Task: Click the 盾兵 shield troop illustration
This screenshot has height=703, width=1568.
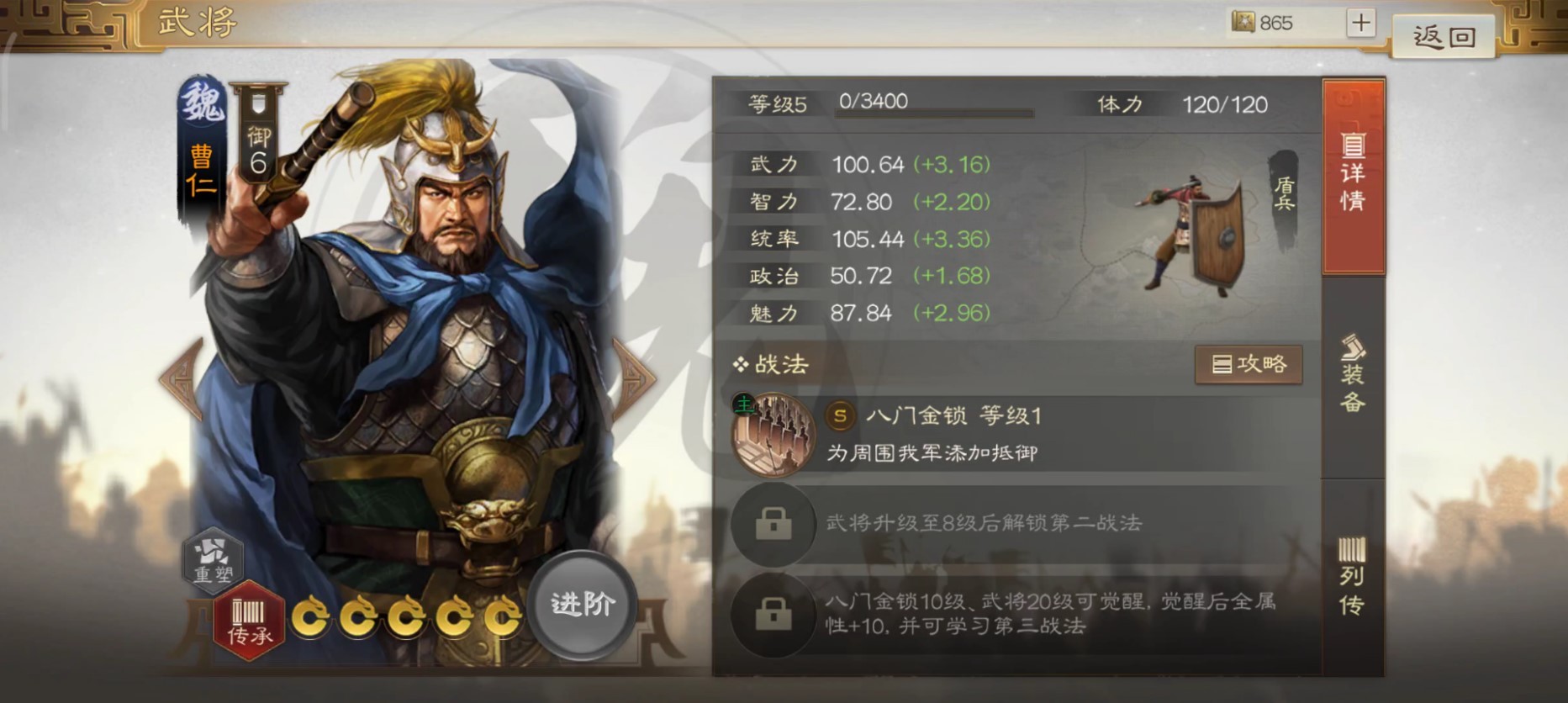Action: tap(1201, 231)
